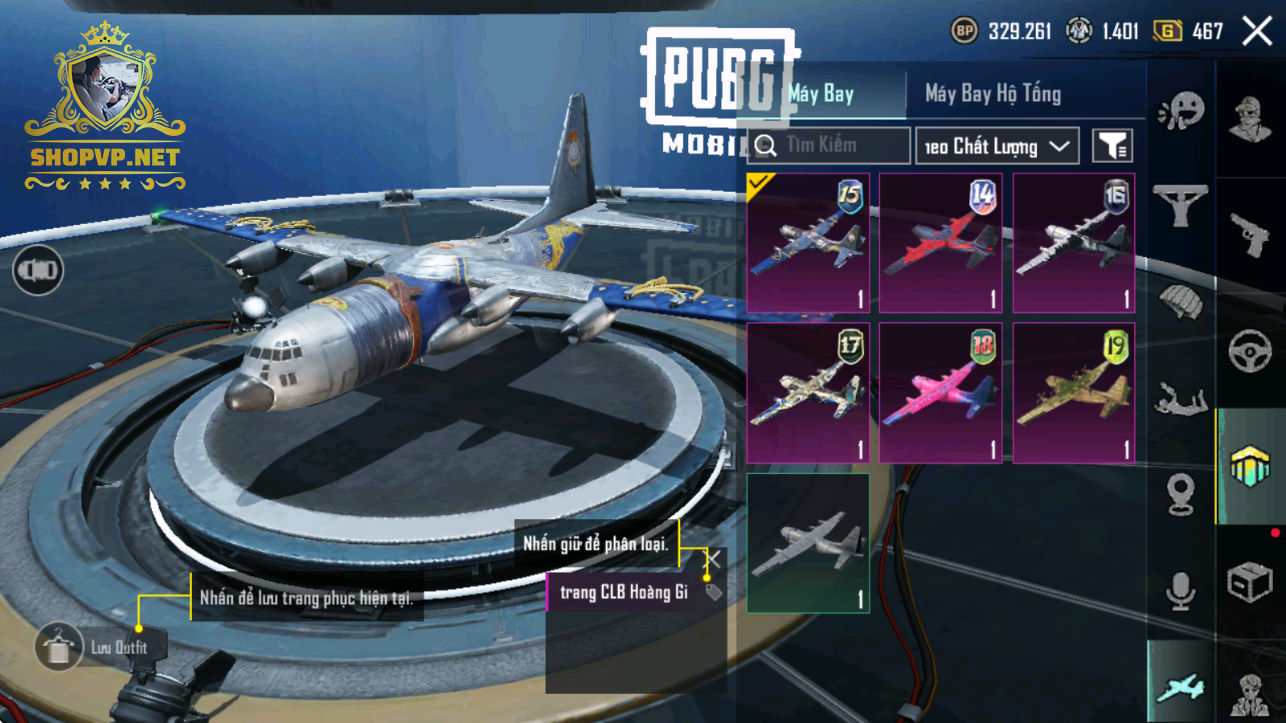Open the pistol weapon skins category
This screenshot has height=723, width=1286.
pos(1249,231)
